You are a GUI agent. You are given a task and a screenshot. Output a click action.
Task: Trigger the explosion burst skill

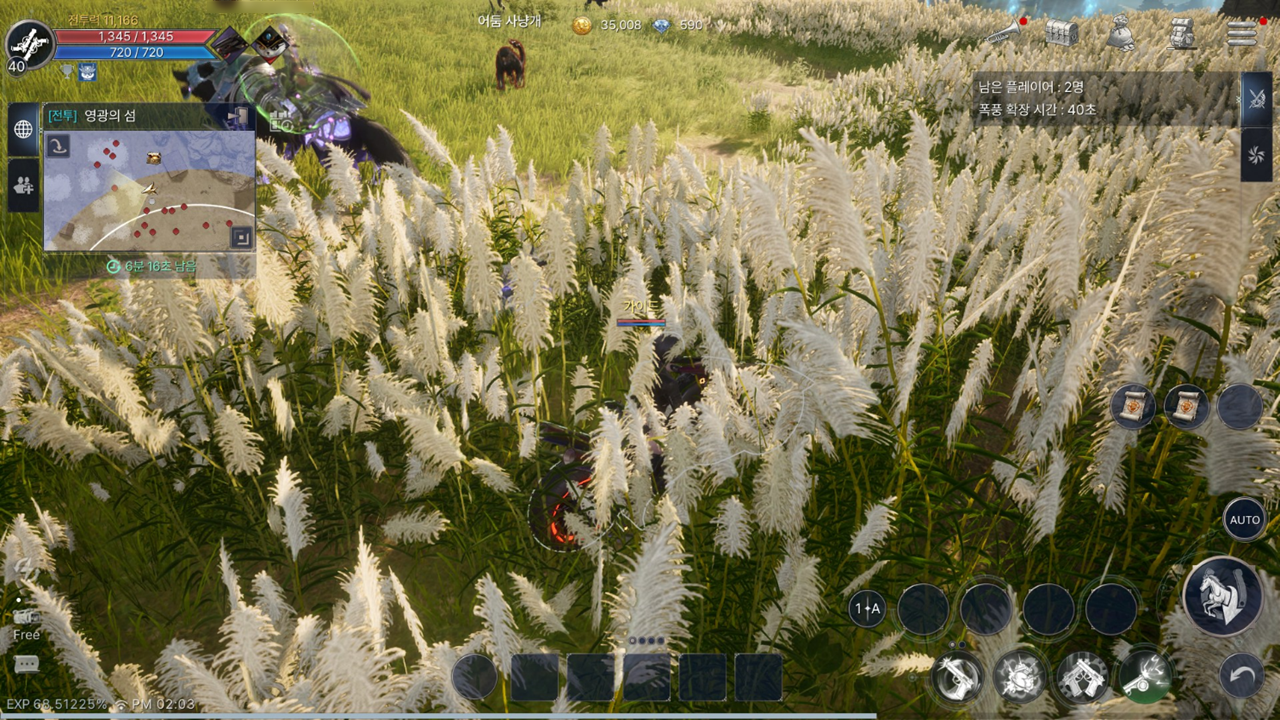click(x=1020, y=677)
